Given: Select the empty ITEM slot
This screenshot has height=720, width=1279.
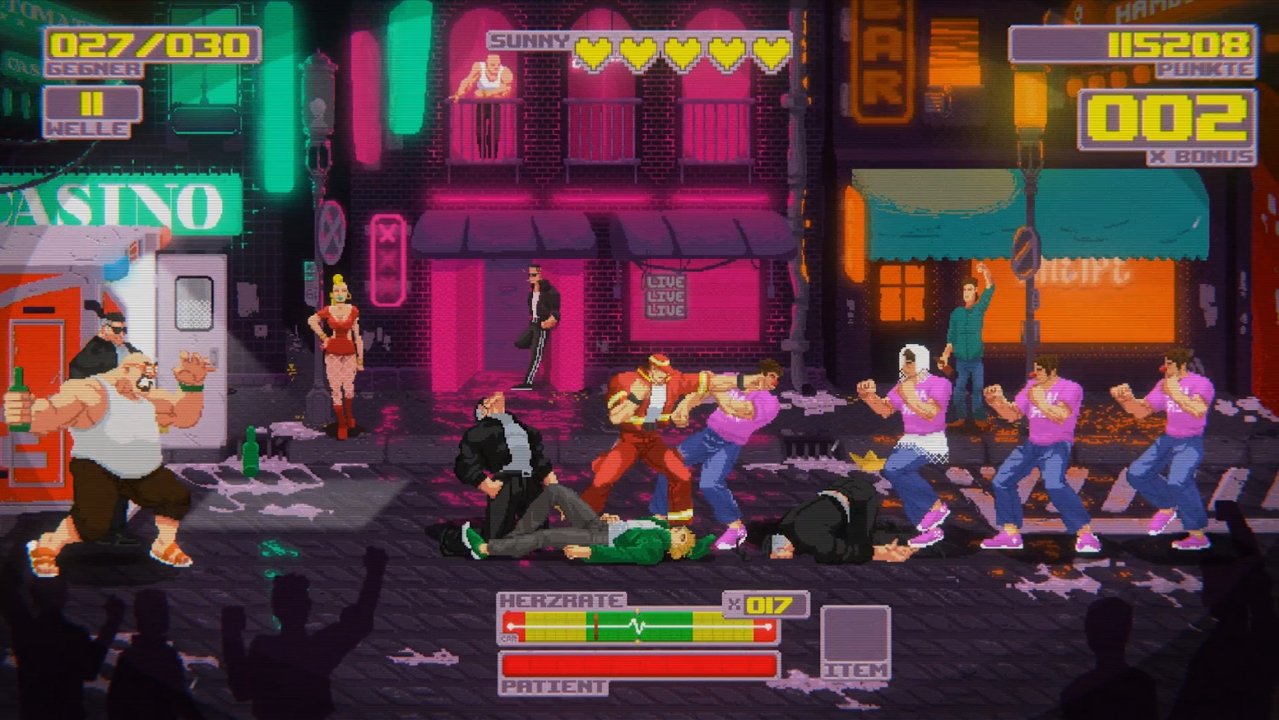Looking at the screenshot, I should click(855, 634).
